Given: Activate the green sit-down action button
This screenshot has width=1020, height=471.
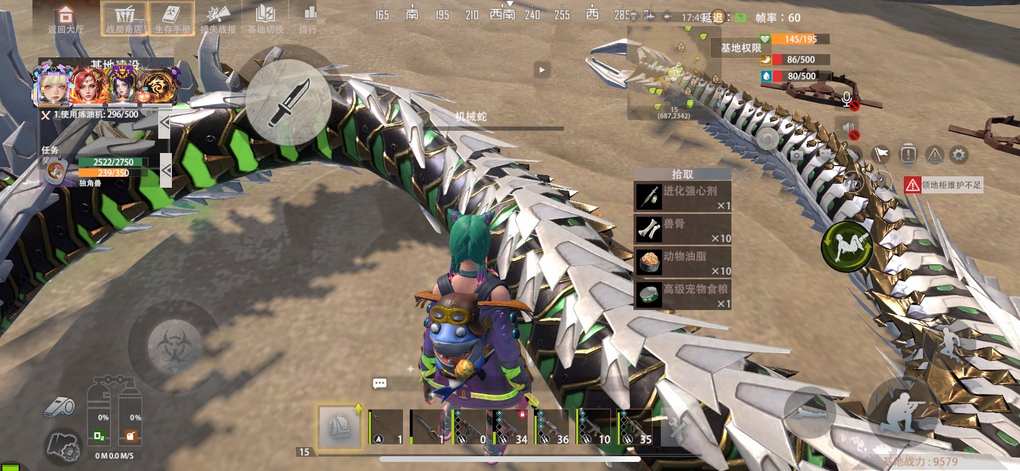Looking at the screenshot, I should click(x=846, y=246).
